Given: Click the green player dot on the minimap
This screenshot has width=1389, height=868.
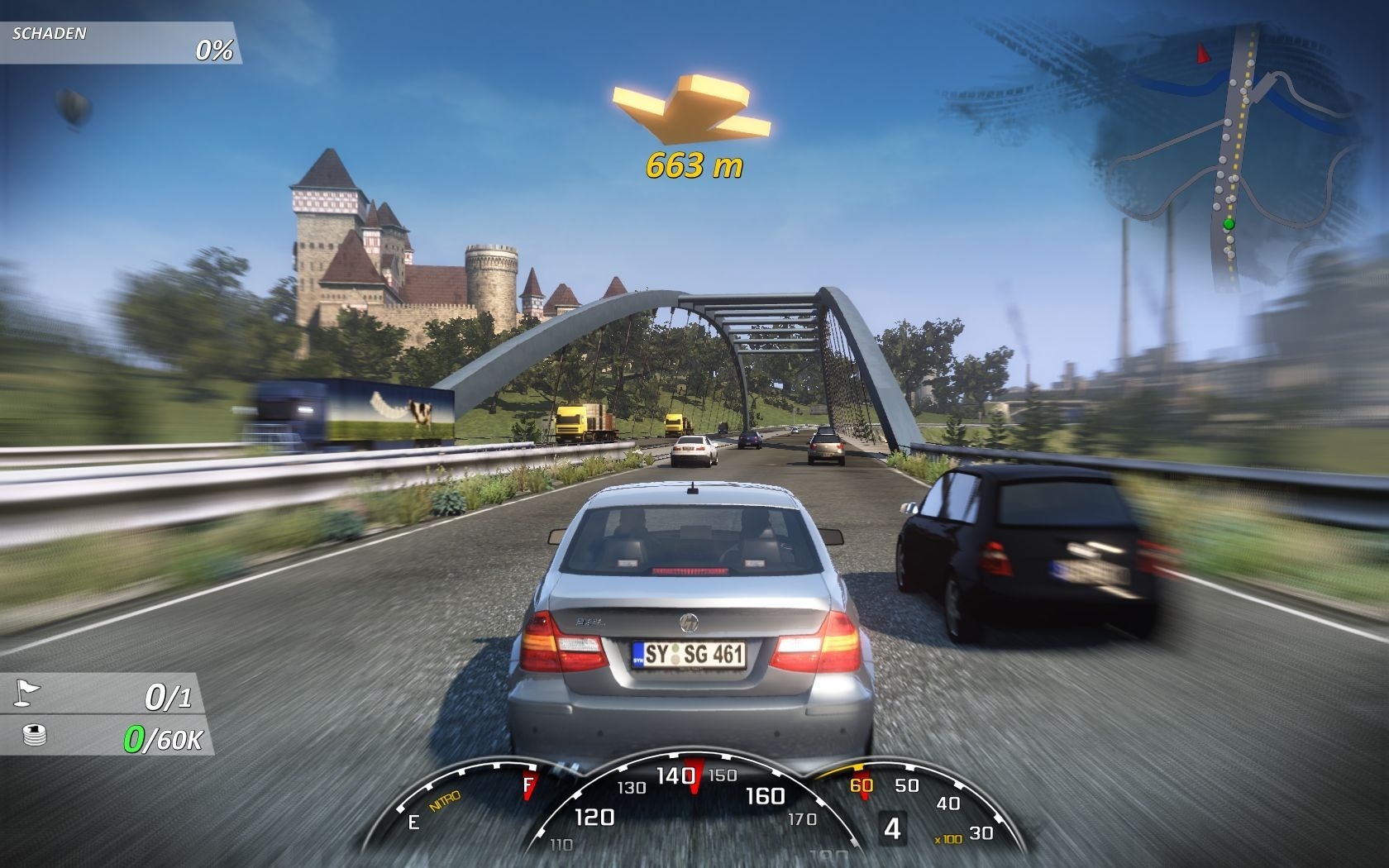Looking at the screenshot, I should click(1229, 223).
